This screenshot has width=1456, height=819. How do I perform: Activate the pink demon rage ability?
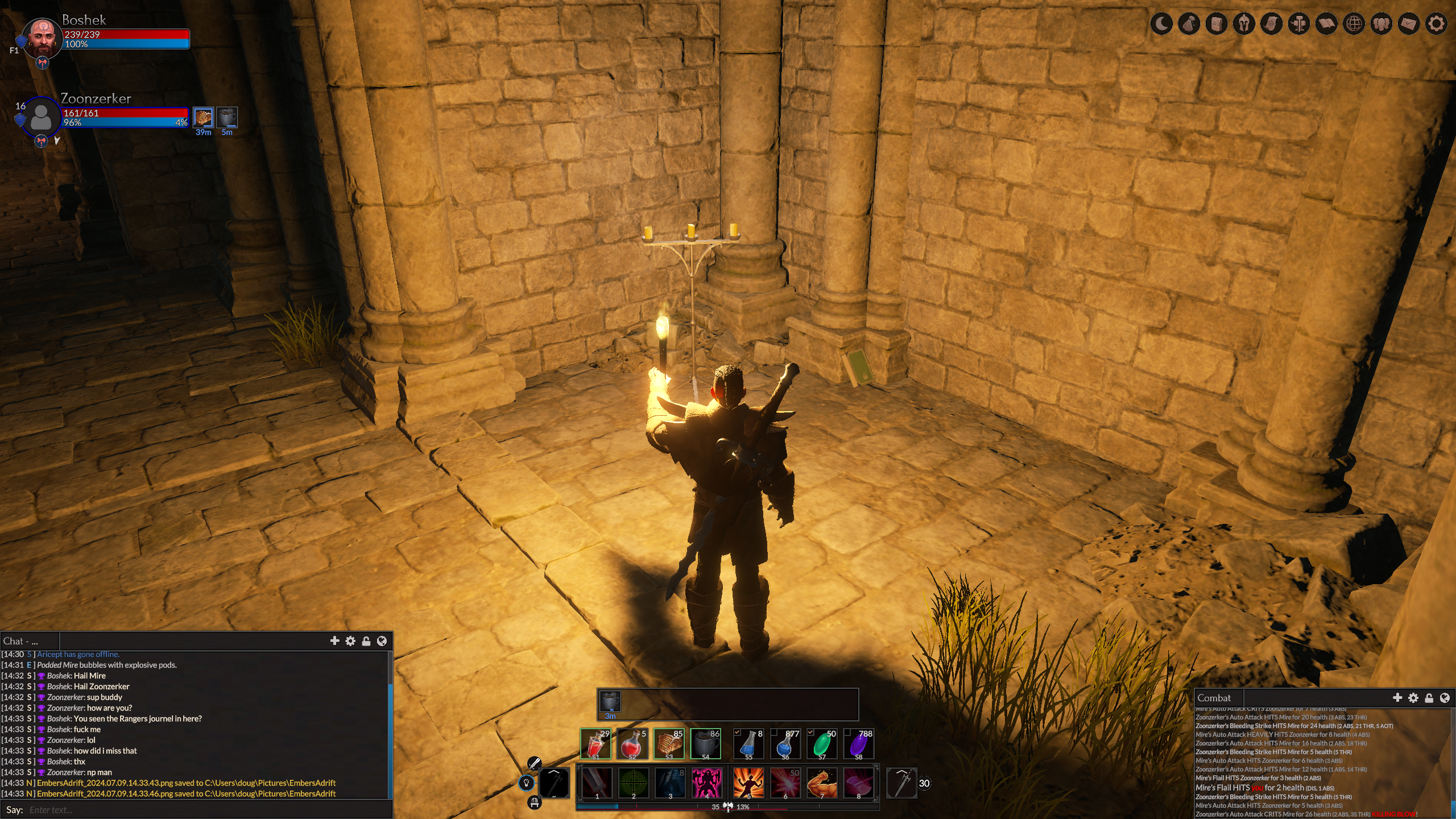(706, 783)
